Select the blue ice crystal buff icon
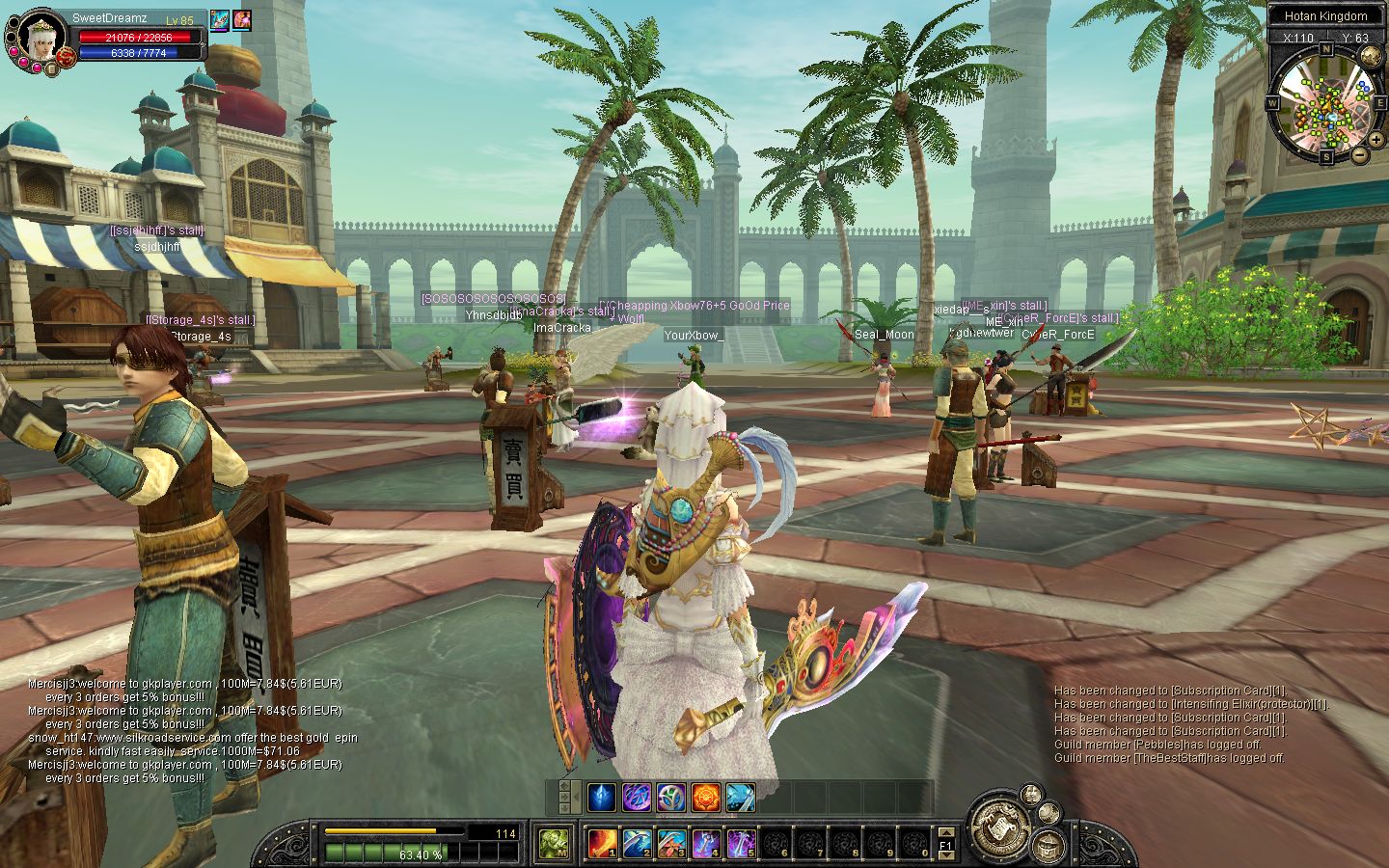Screen dimensions: 1389x868 (602, 798)
